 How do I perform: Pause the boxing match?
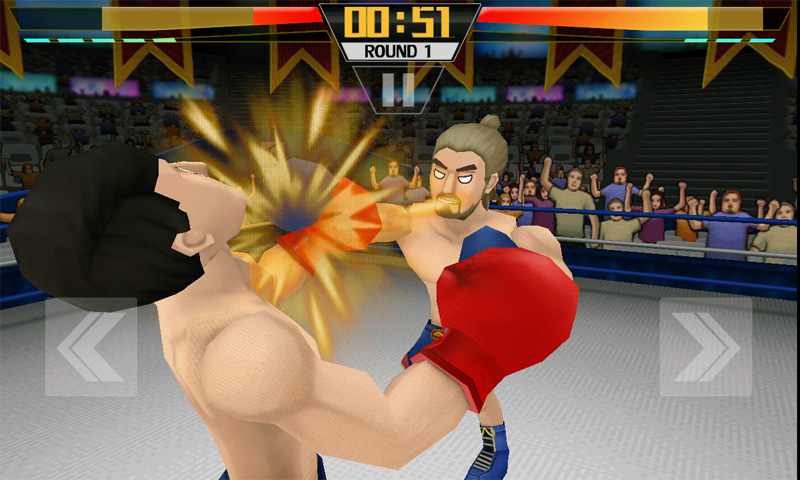(398, 89)
